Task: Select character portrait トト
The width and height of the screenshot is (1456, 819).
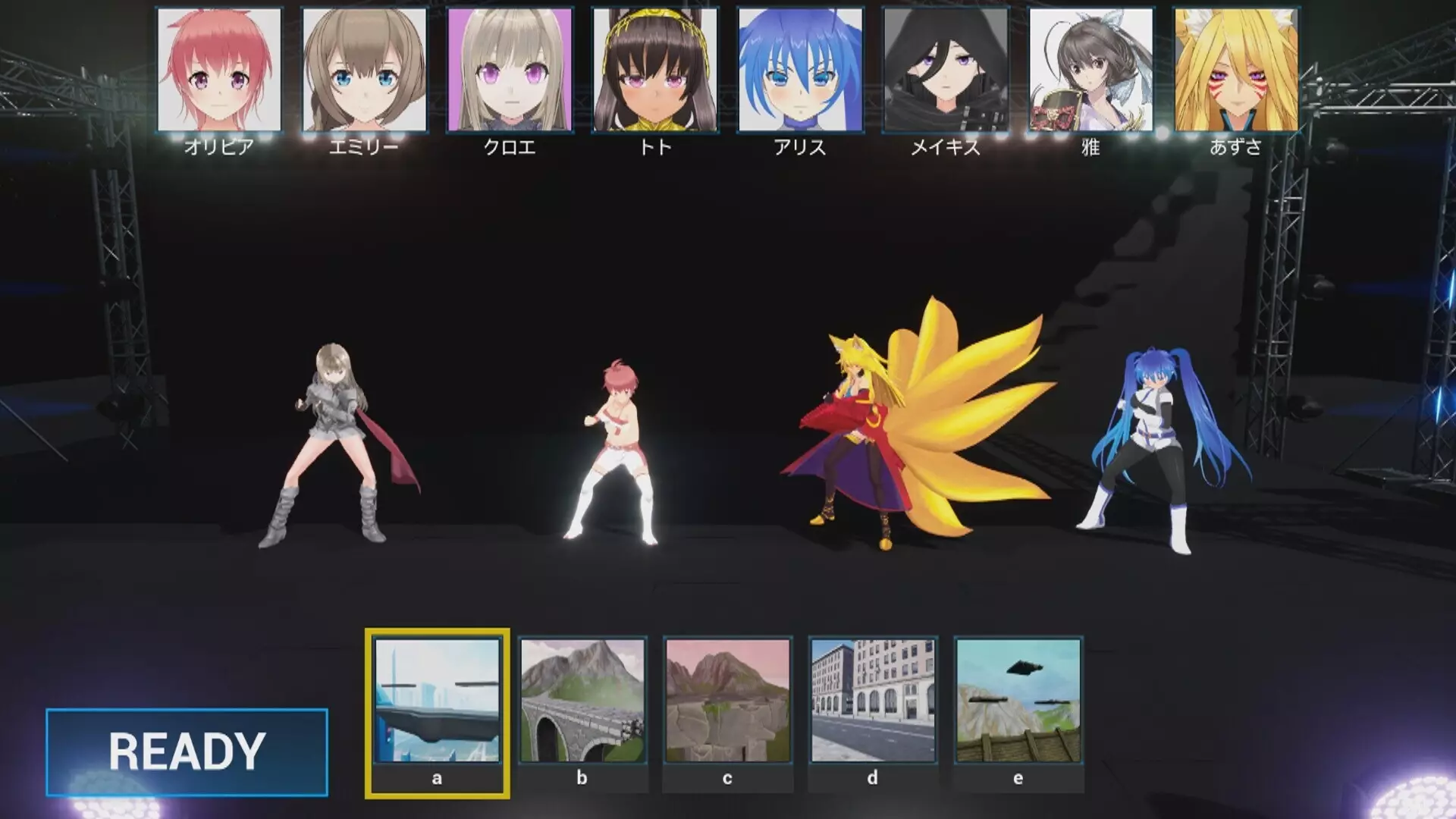Action: pyautogui.click(x=651, y=70)
